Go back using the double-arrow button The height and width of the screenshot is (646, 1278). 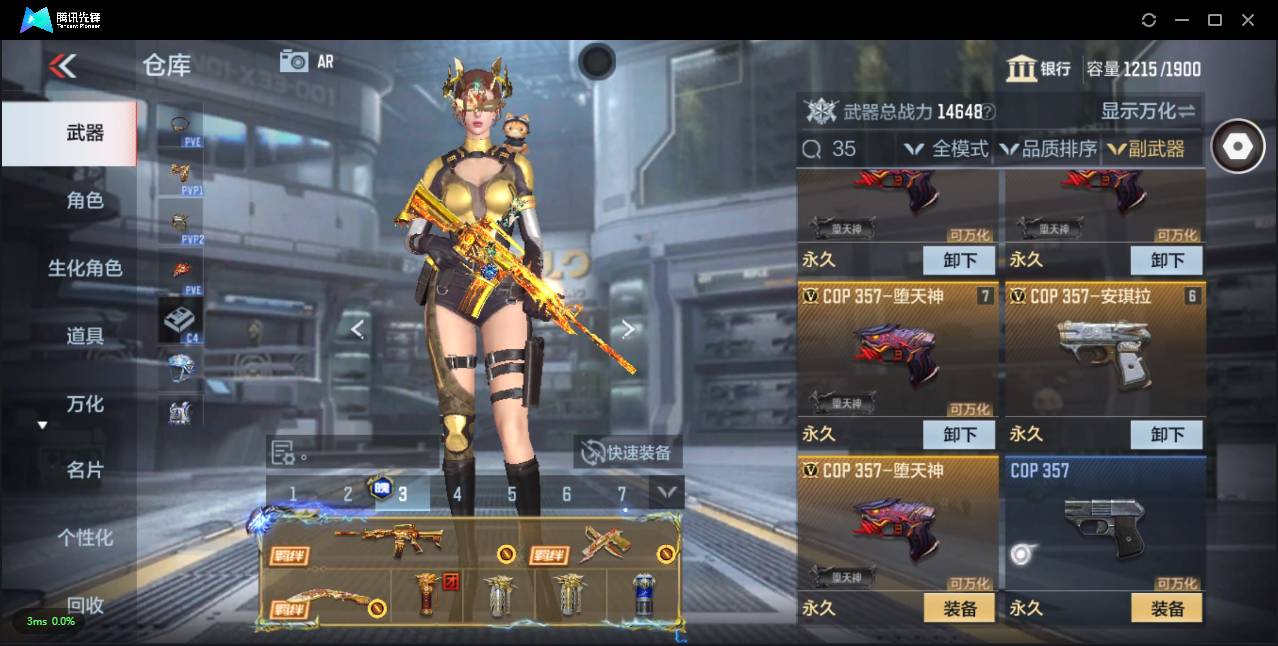[62, 66]
